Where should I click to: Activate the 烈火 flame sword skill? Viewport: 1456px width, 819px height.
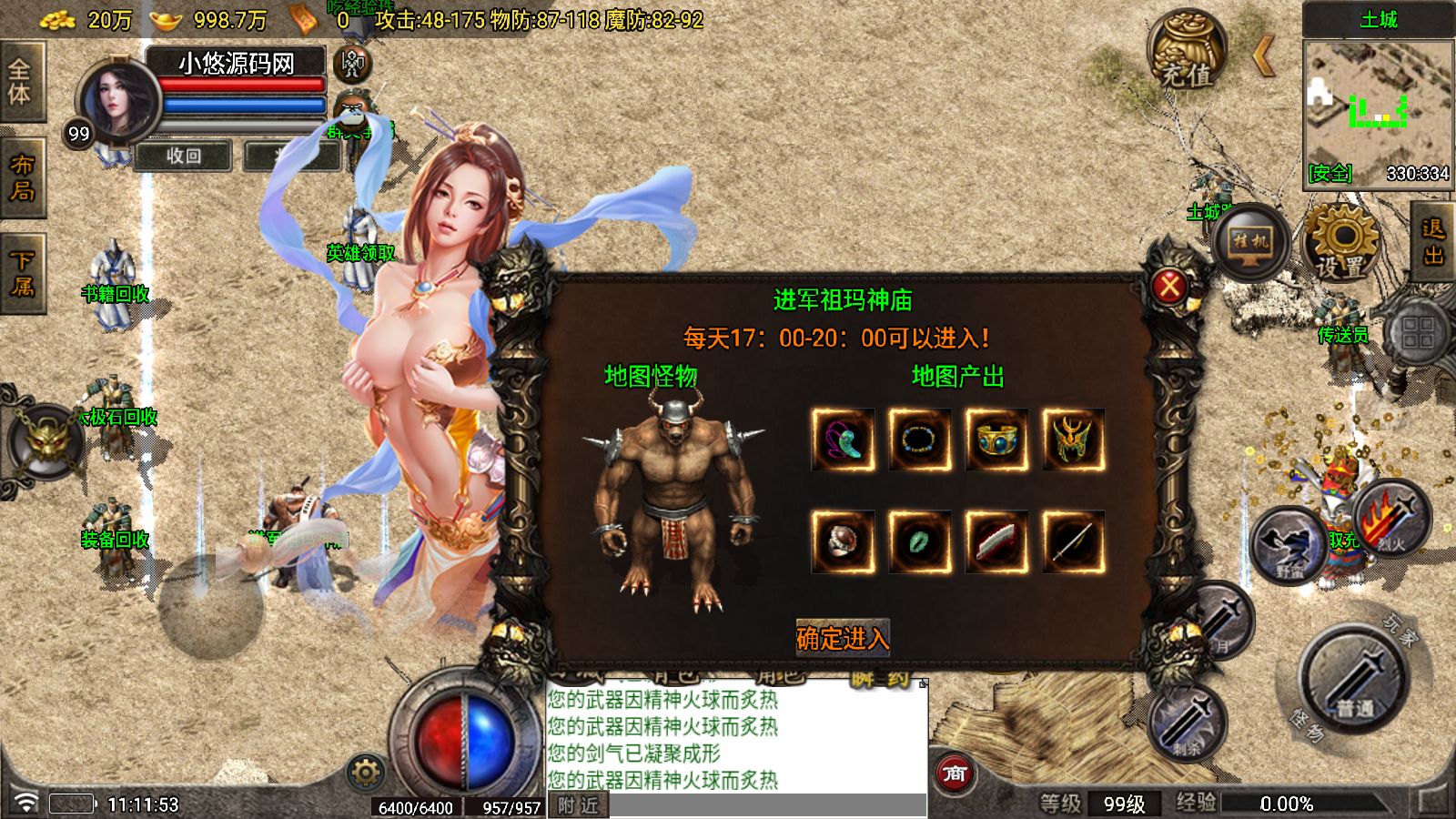(x=1390, y=519)
